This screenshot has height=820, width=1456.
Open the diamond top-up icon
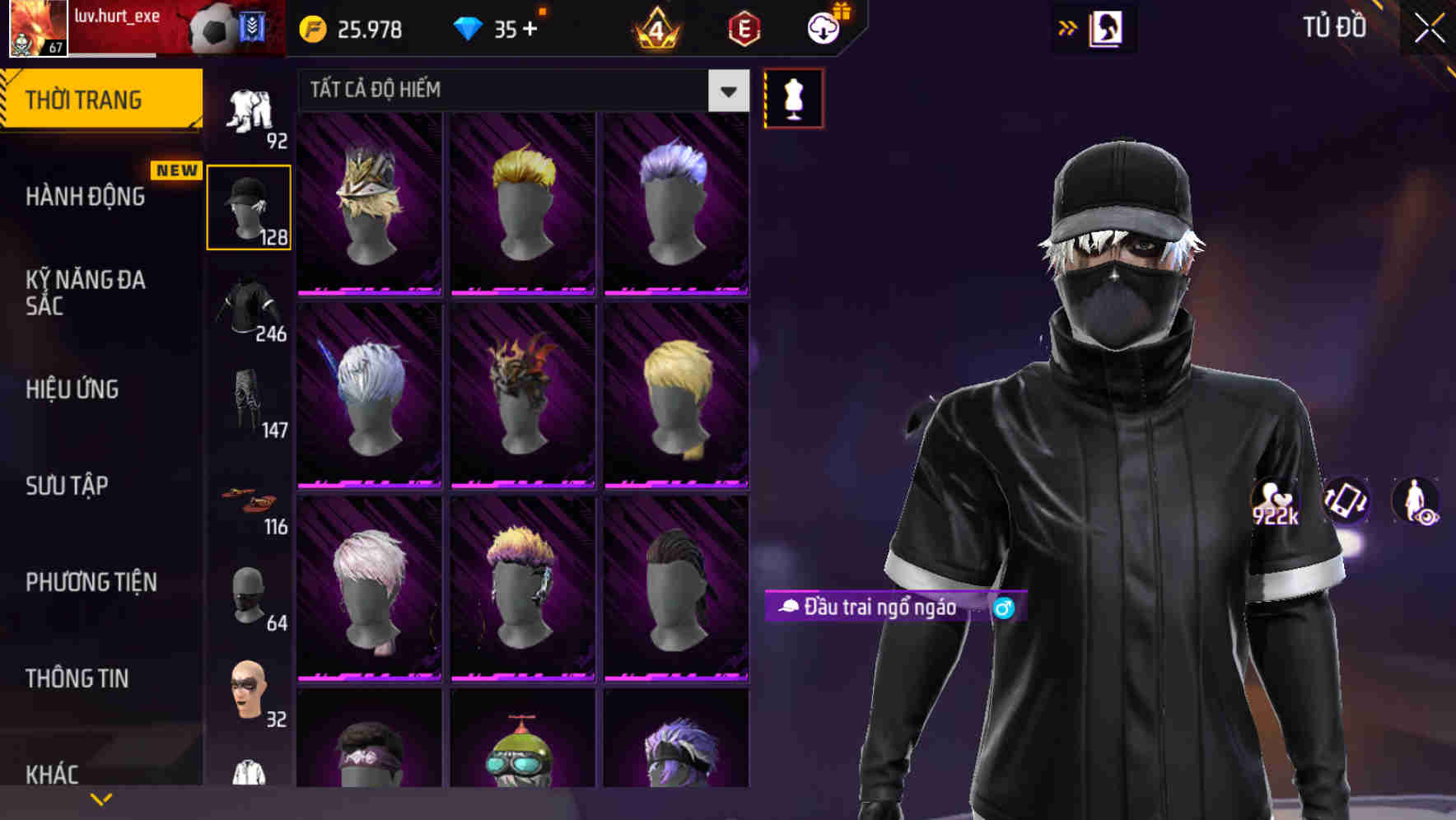(x=470, y=28)
